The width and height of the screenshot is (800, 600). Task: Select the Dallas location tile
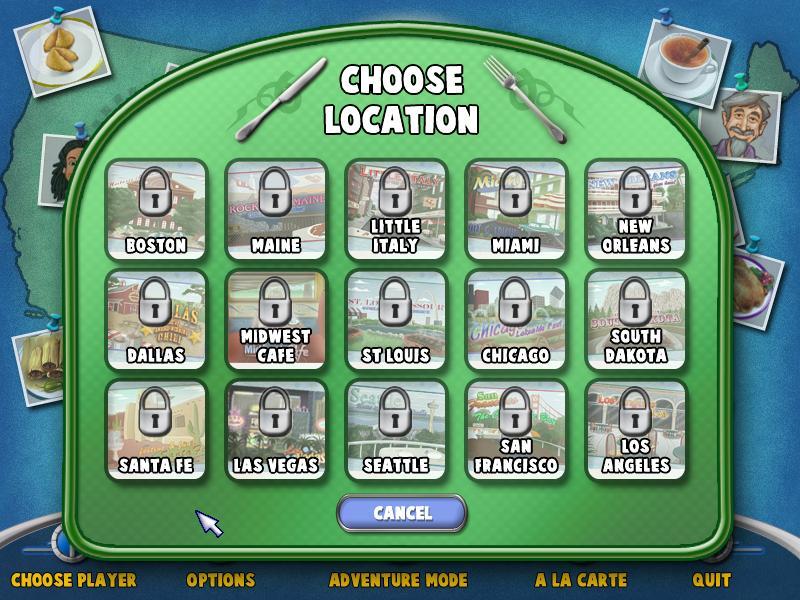[x=156, y=320]
